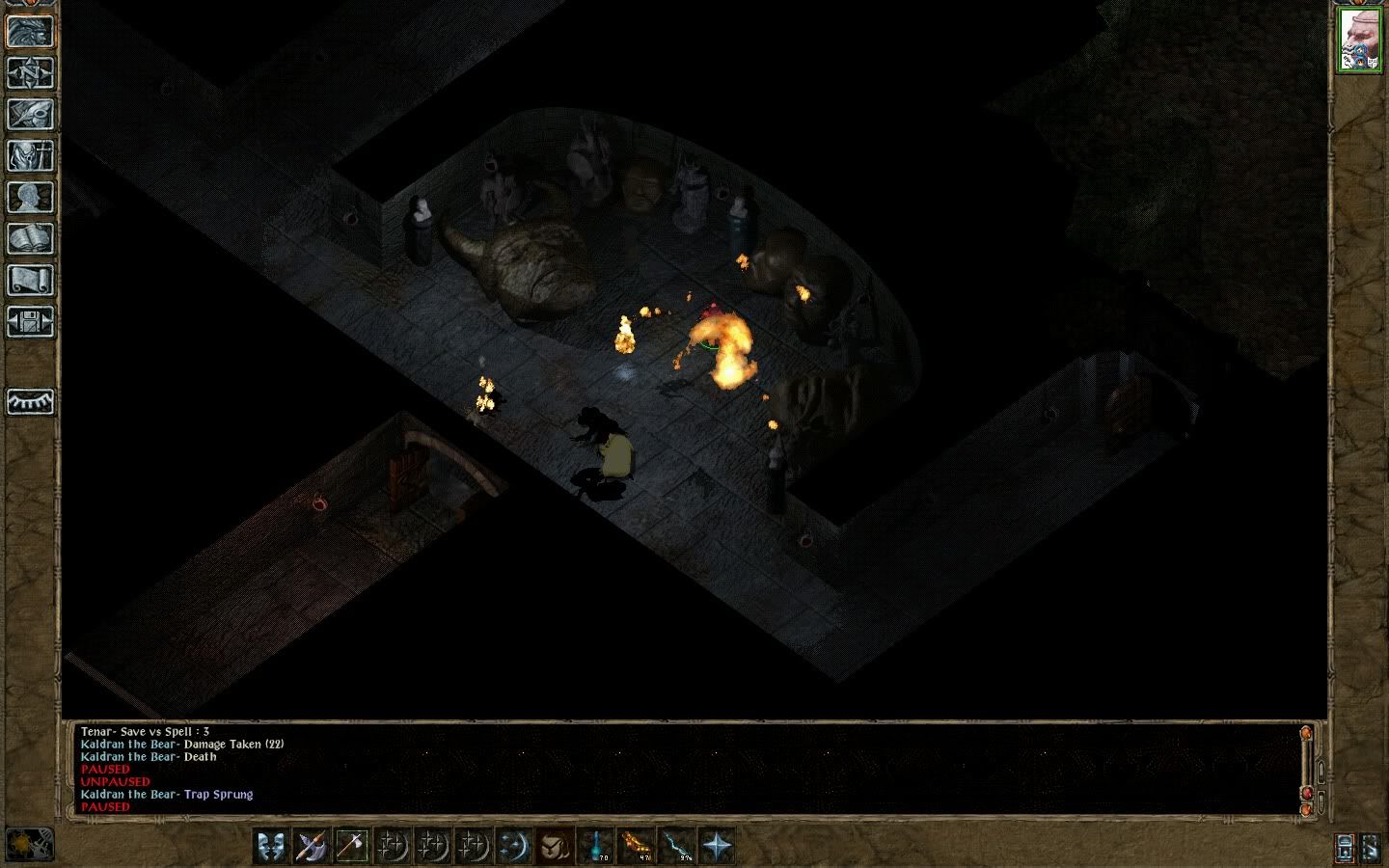
Task: Select the character portrait
Action: click(x=1360, y=41)
